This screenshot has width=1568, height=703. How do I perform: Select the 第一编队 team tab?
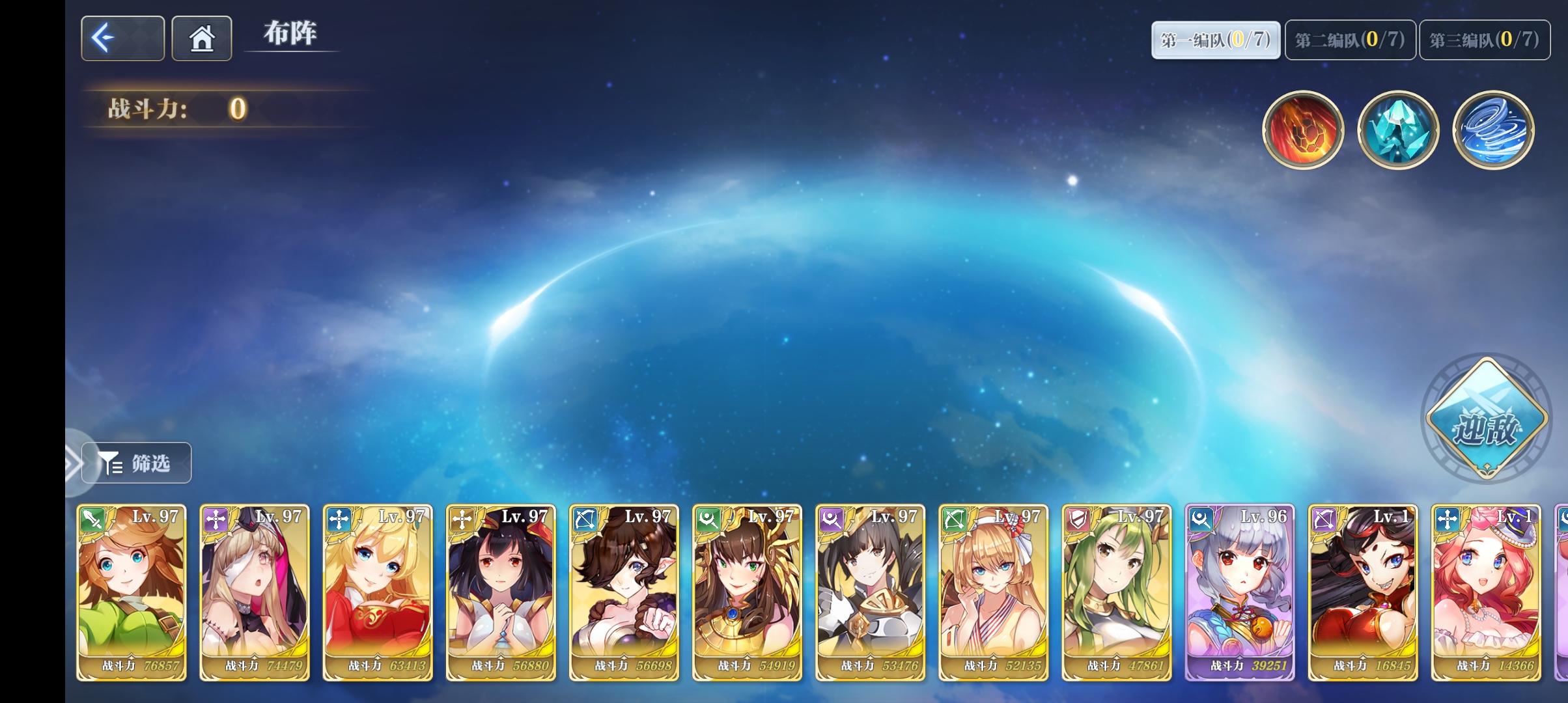pos(1215,39)
